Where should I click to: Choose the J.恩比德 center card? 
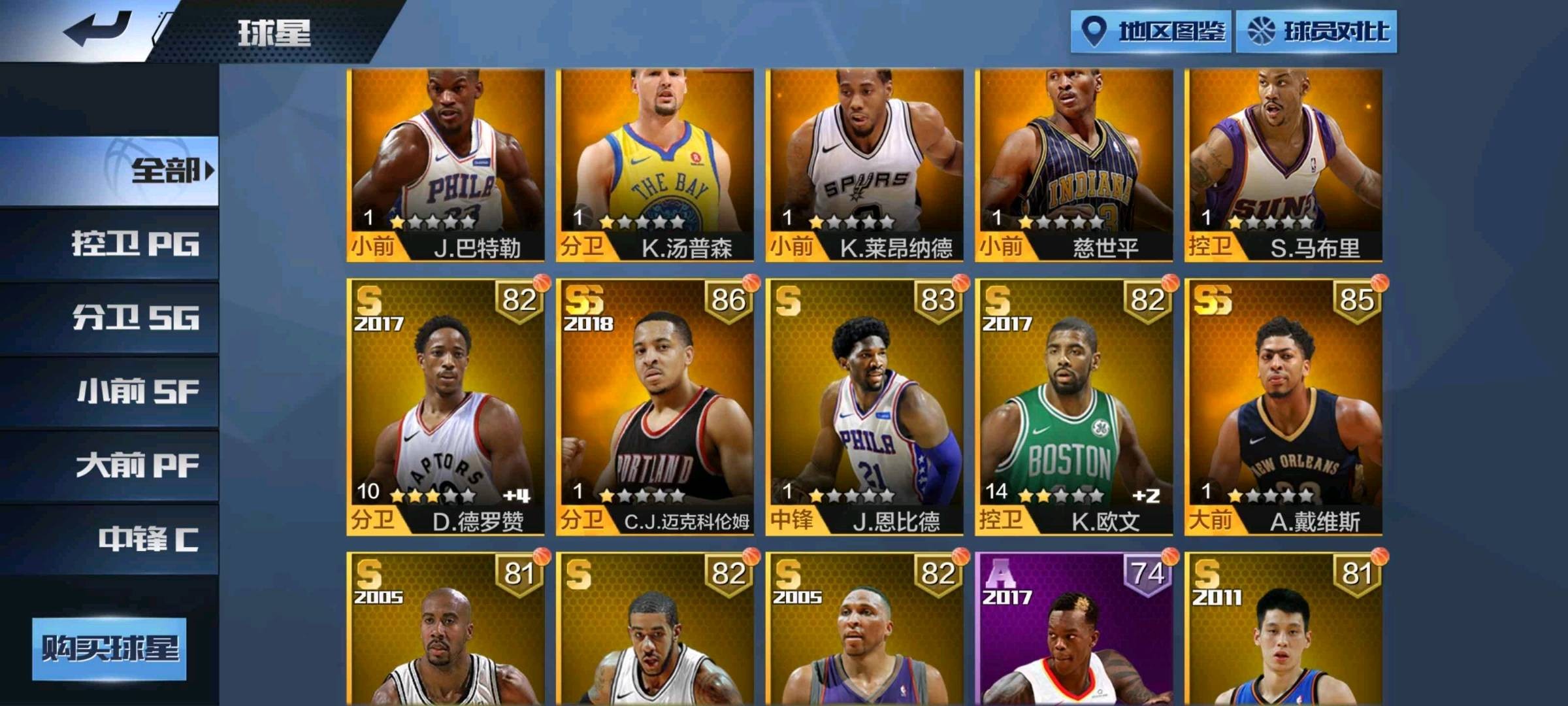(x=864, y=407)
